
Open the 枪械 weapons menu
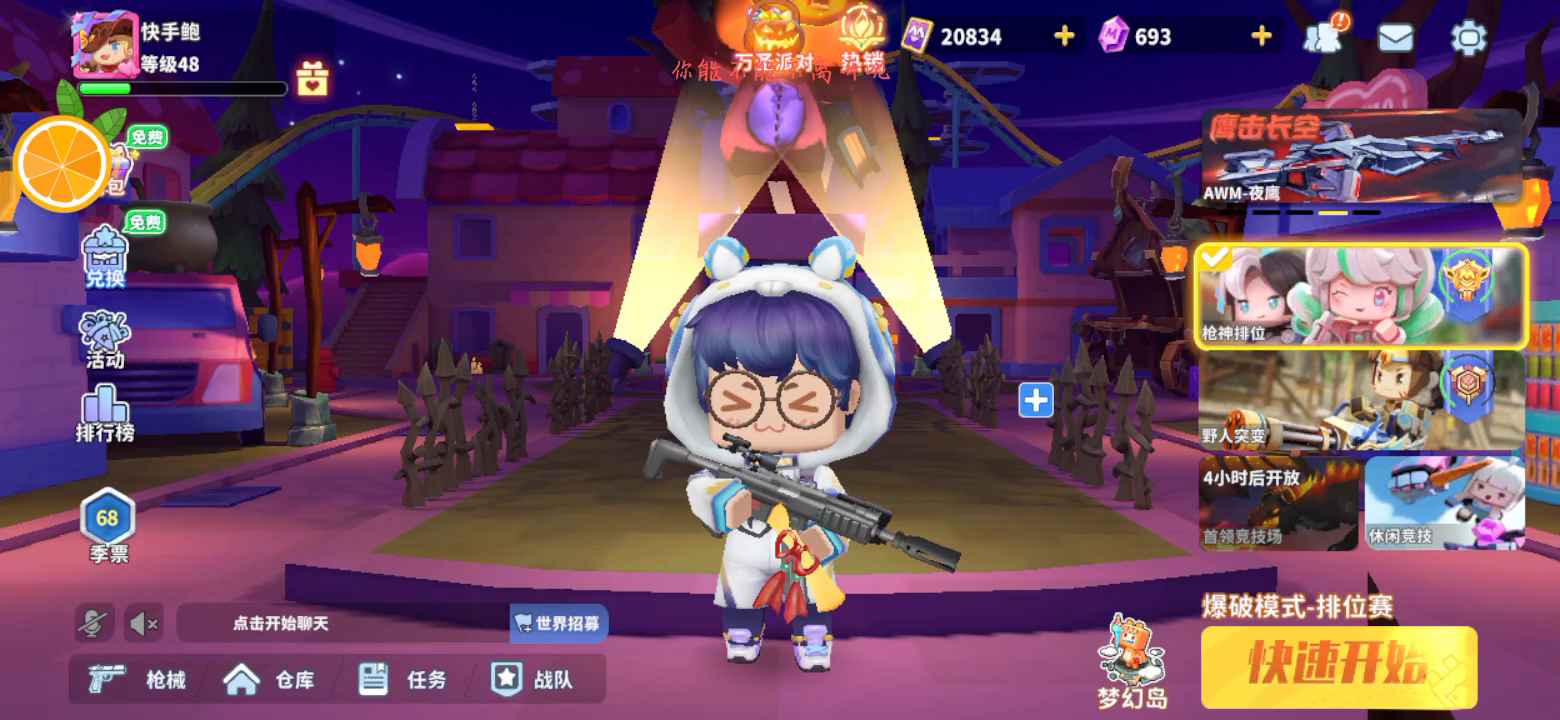point(138,680)
